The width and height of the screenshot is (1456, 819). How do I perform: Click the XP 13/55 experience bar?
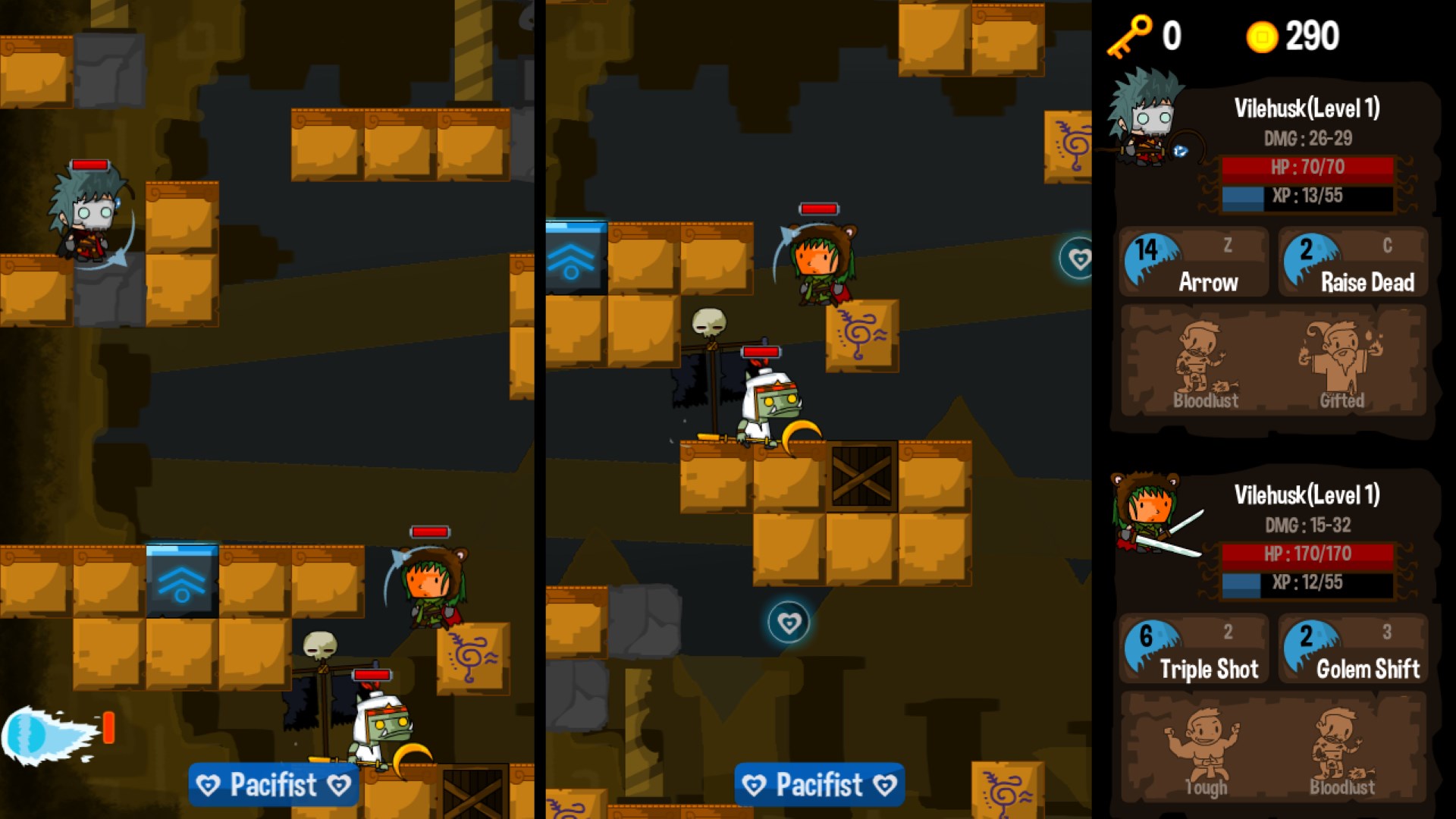point(1307,197)
